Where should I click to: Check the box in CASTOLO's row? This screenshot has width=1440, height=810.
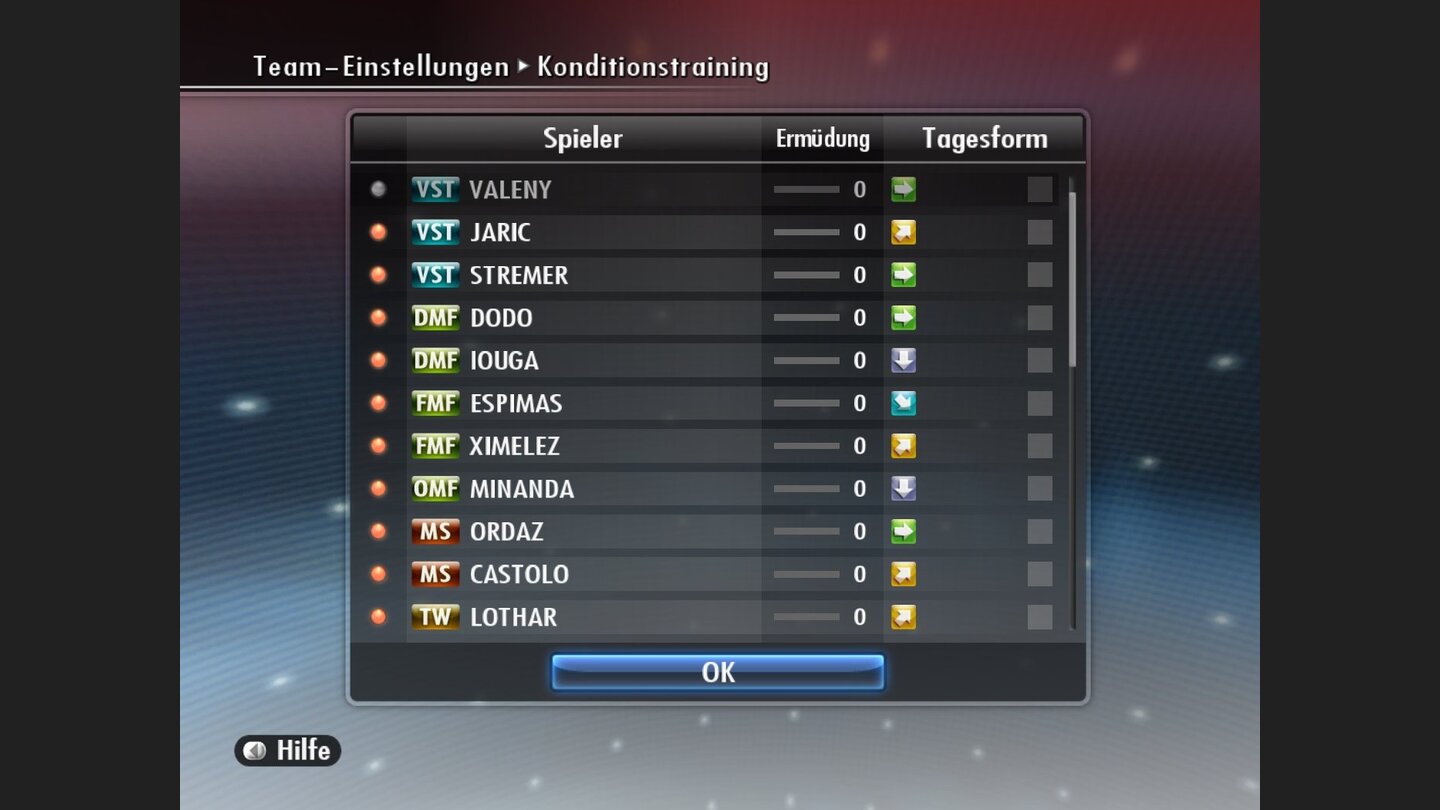pos(1039,574)
